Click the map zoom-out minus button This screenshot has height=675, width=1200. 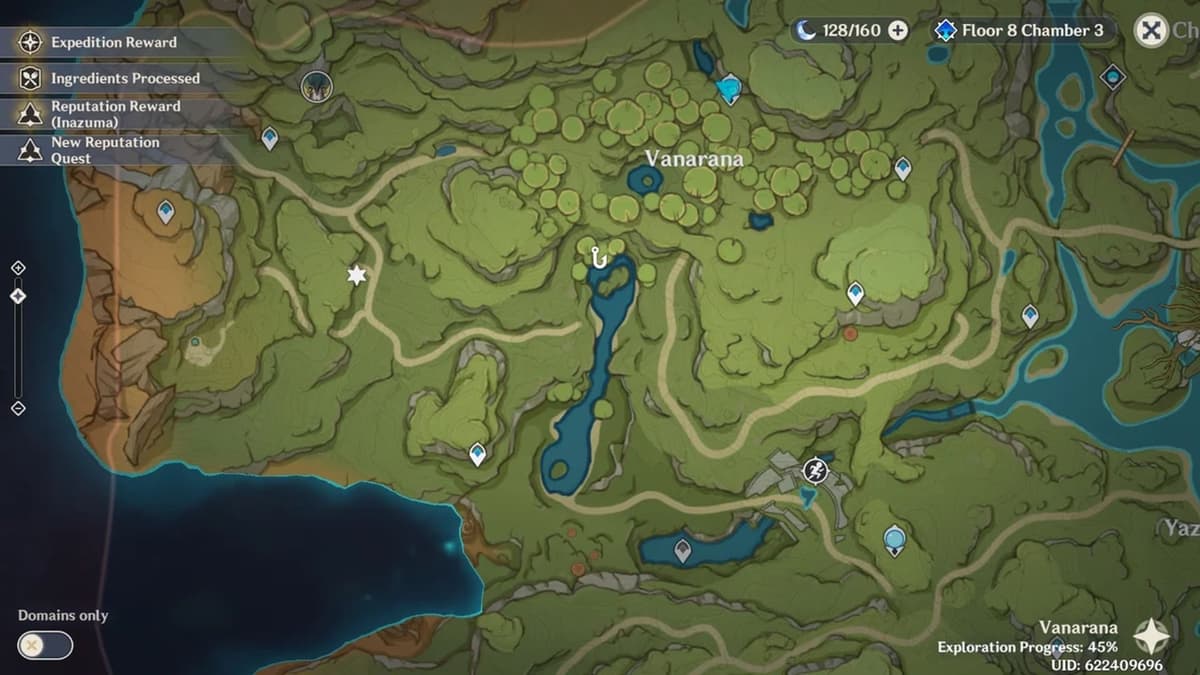tap(18, 408)
